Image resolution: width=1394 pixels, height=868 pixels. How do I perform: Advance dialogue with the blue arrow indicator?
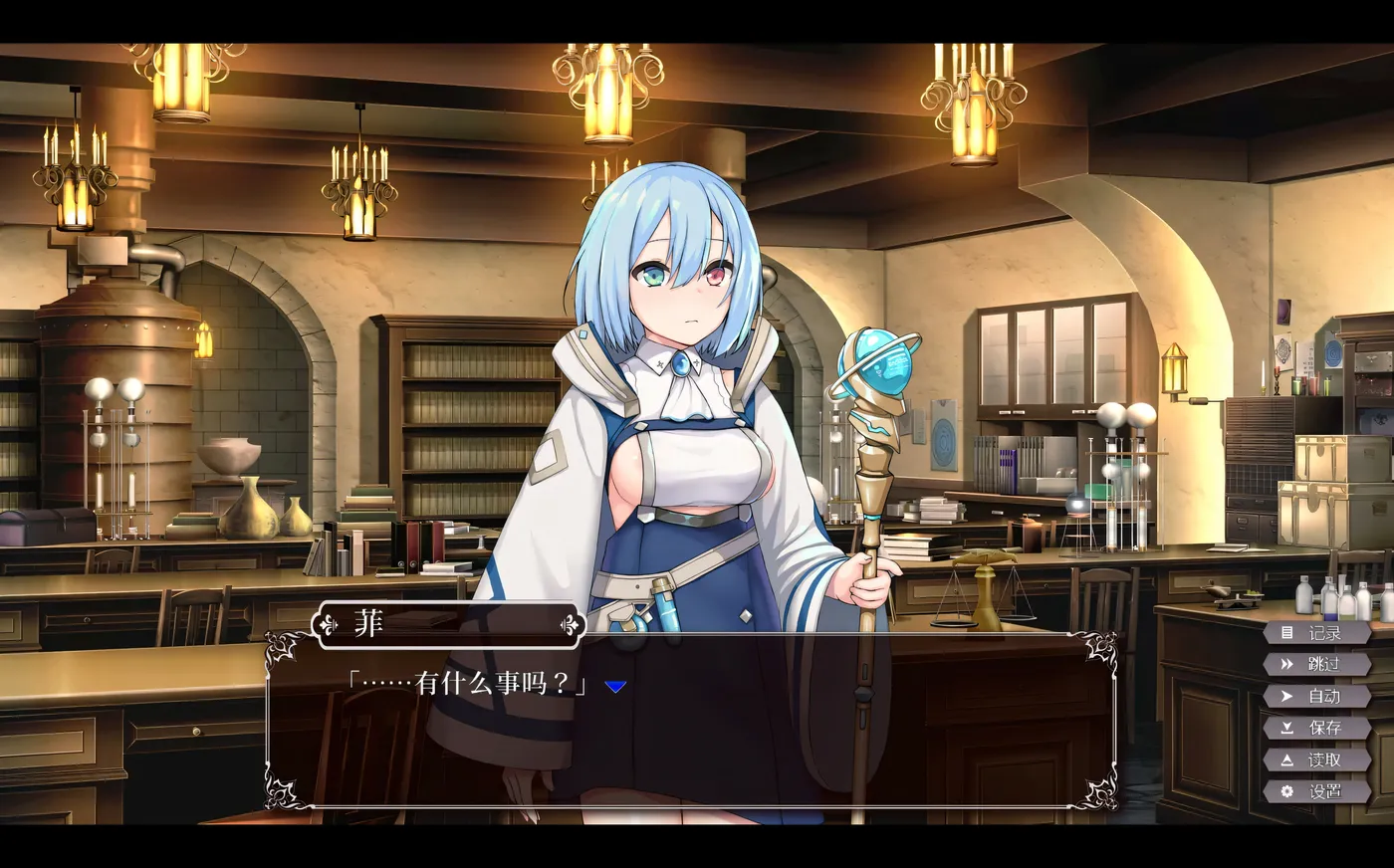[x=615, y=686]
